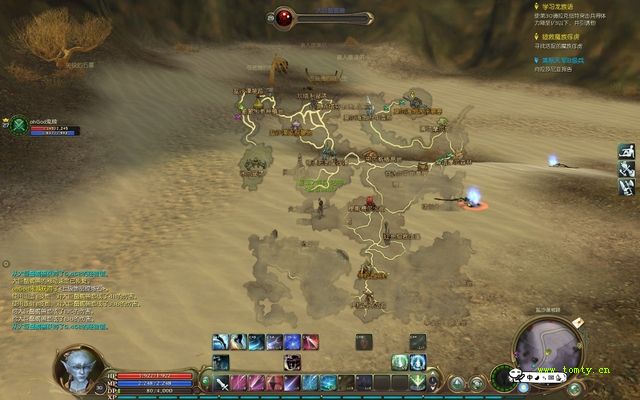
Task: Use the red slash skill in upper hotbar
Action: (310, 342)
